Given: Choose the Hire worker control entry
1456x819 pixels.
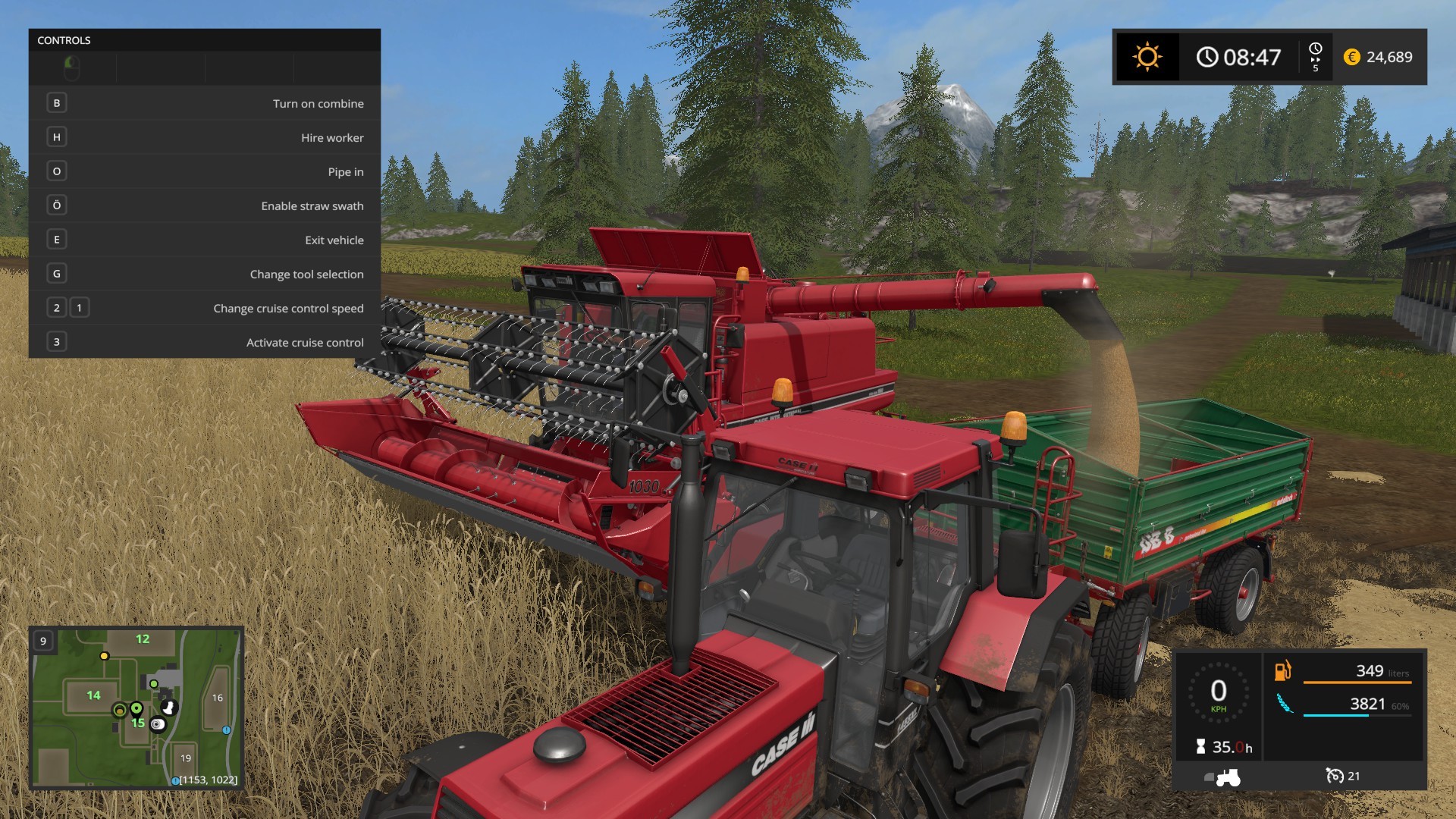Looking at the screenshot, I should [205, 137].
